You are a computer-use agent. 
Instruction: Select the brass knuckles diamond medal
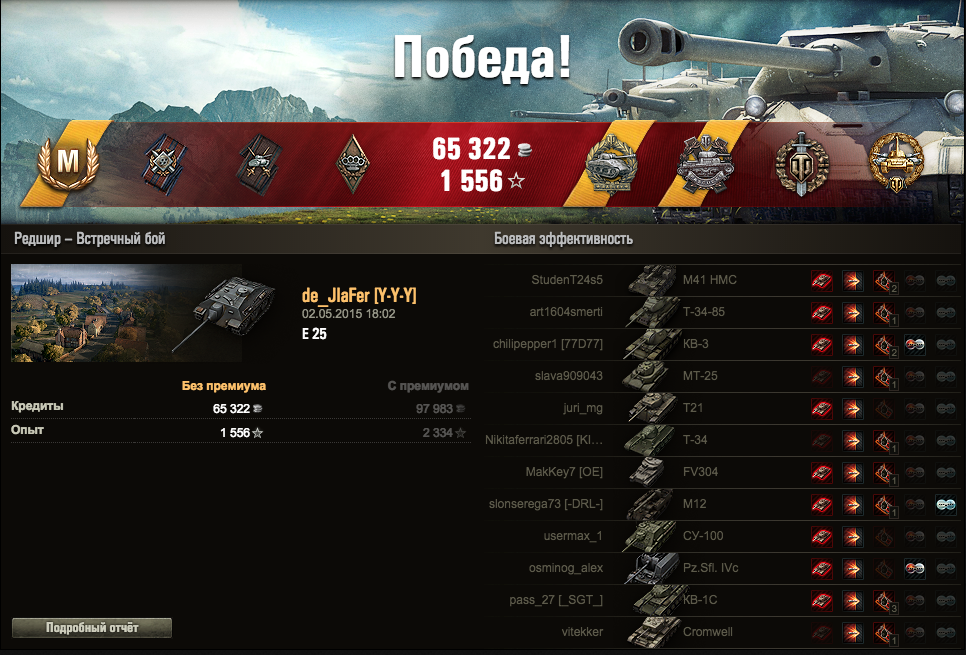click(x=354, y=162)
